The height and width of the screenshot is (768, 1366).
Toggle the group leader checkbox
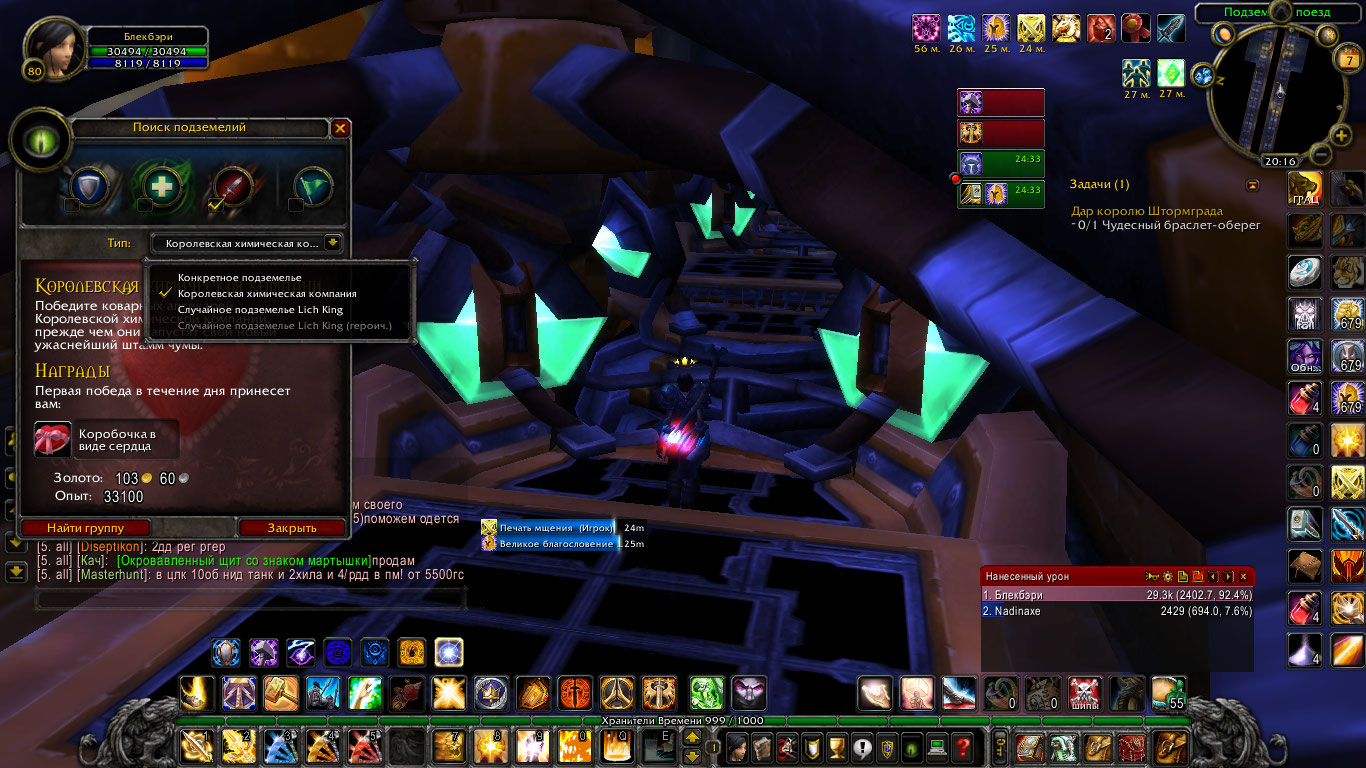pyautogui.click(x=295, y=205)
